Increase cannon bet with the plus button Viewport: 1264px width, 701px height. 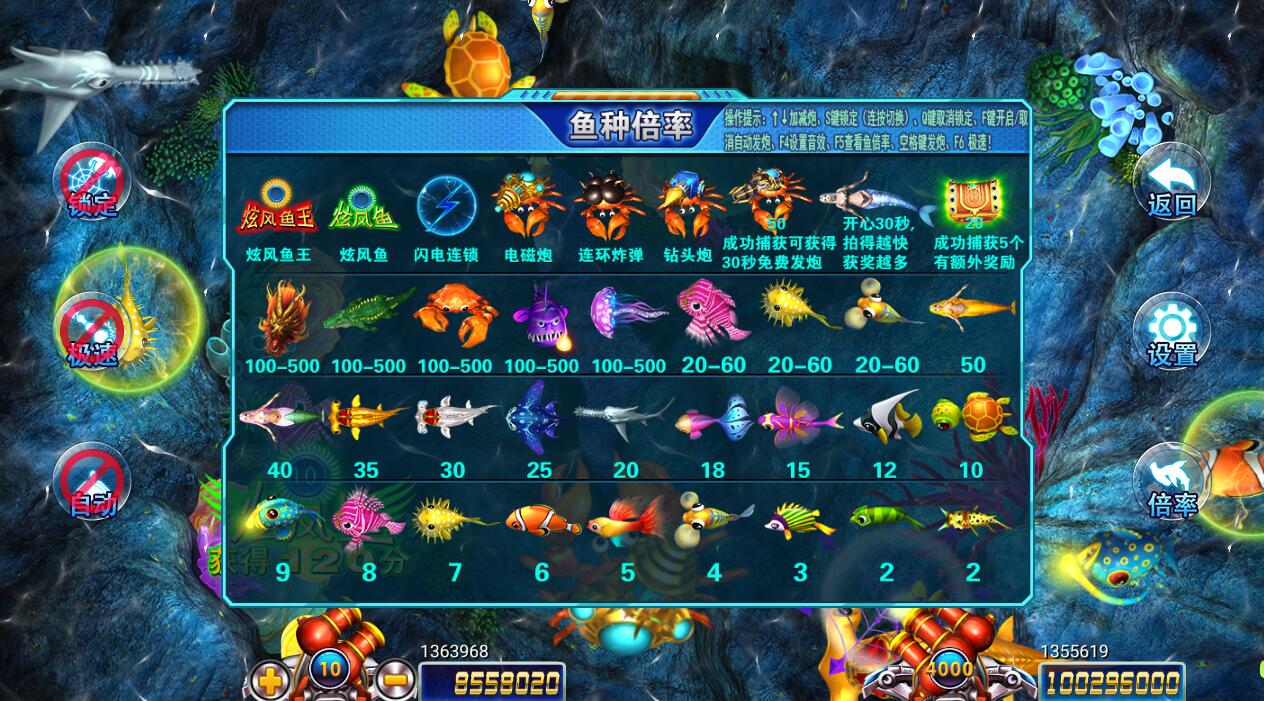coord(270,679)
